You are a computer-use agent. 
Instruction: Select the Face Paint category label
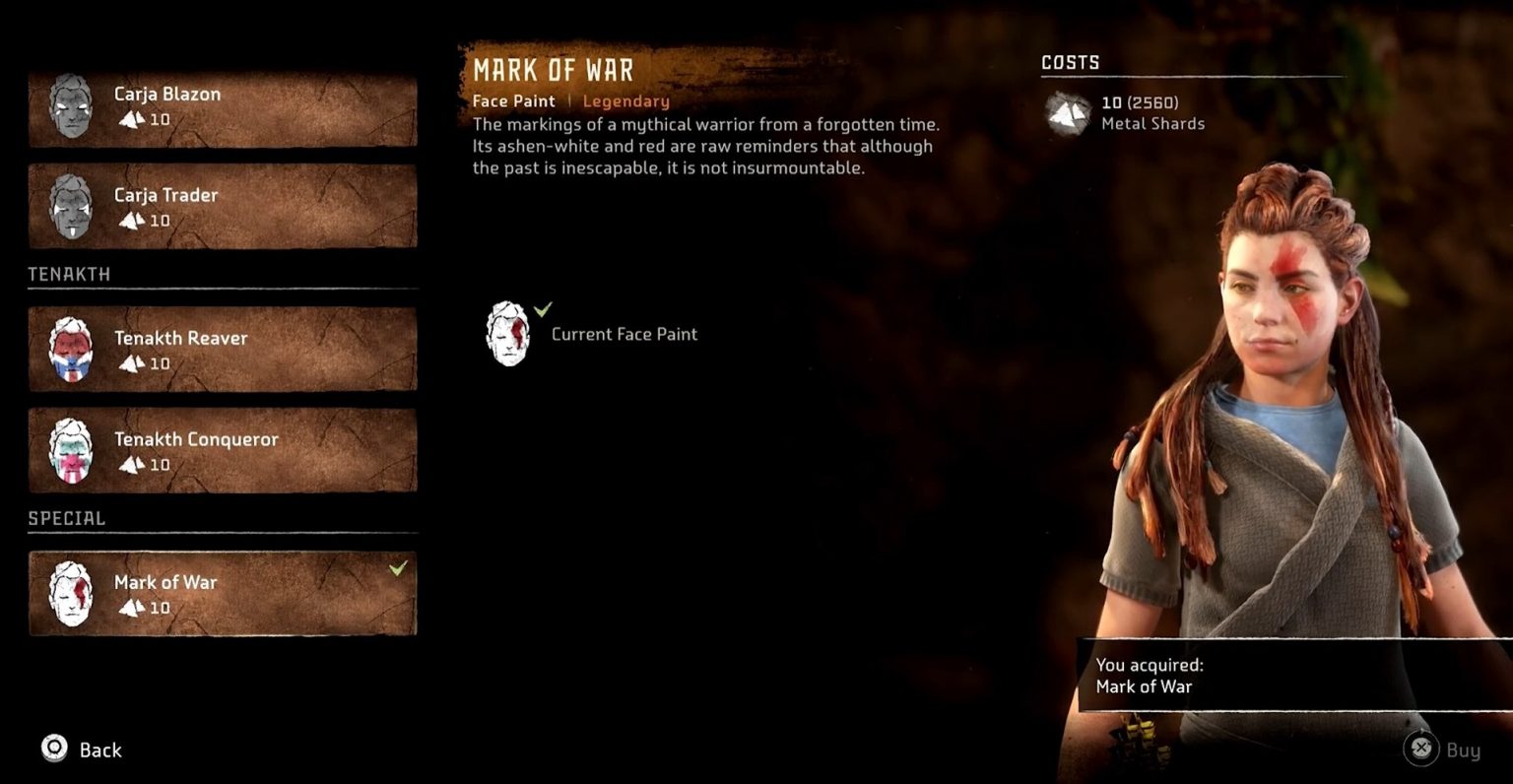click(x=513, y=100)
